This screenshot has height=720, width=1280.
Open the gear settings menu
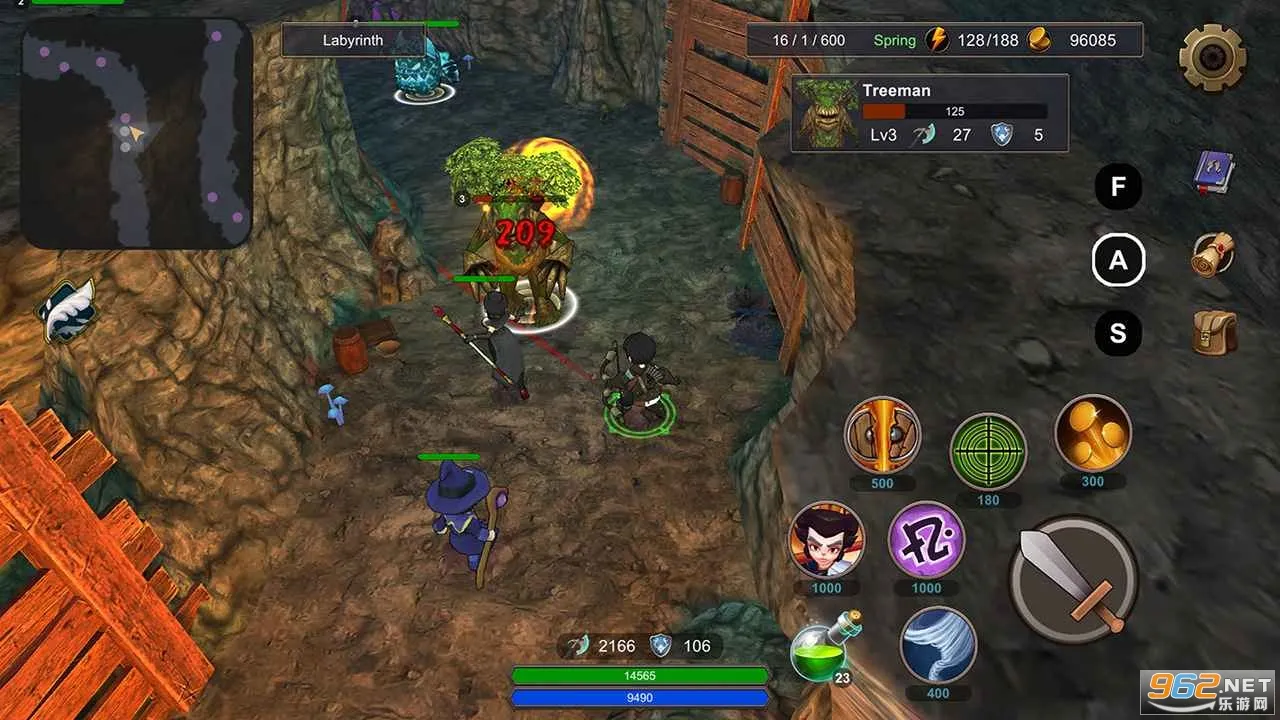pyautogui.click(x=1212, y=57)
